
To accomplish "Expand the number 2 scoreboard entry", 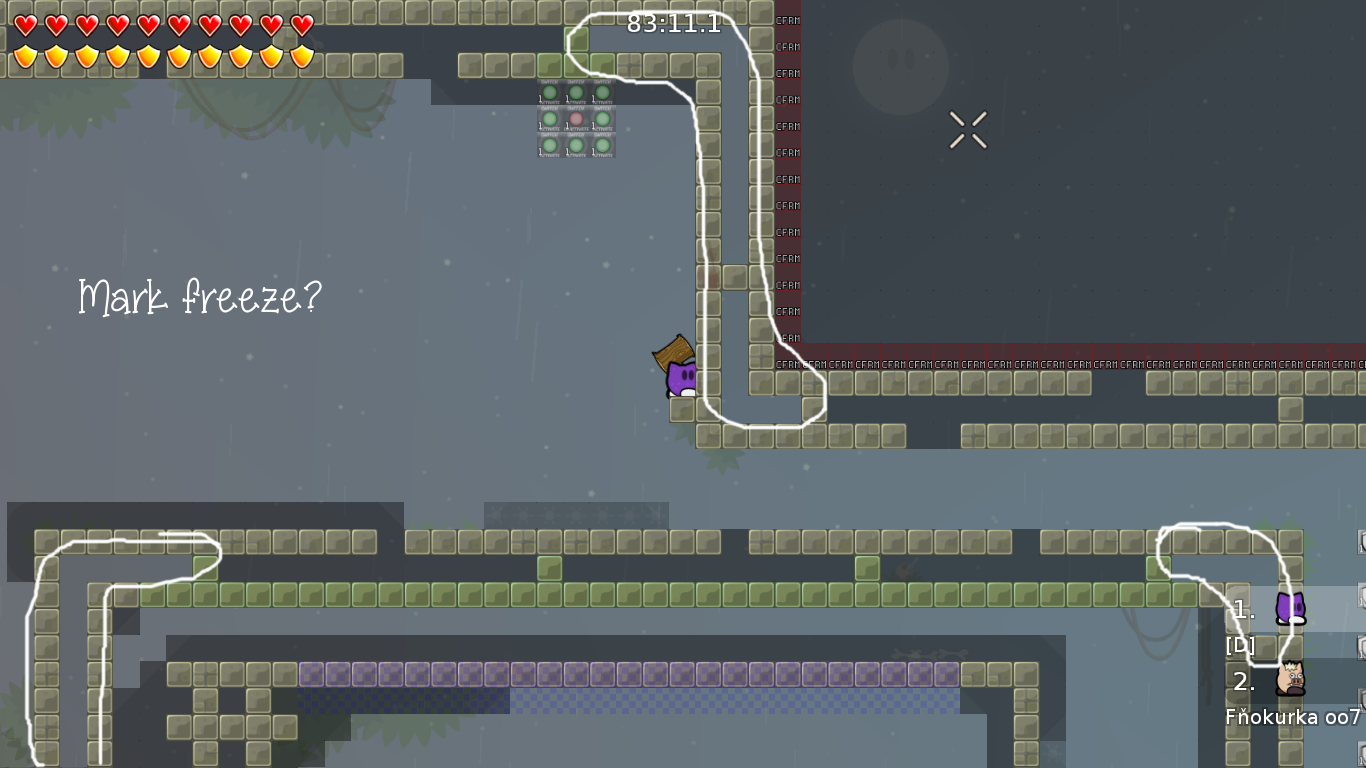I will point(1240,683).
